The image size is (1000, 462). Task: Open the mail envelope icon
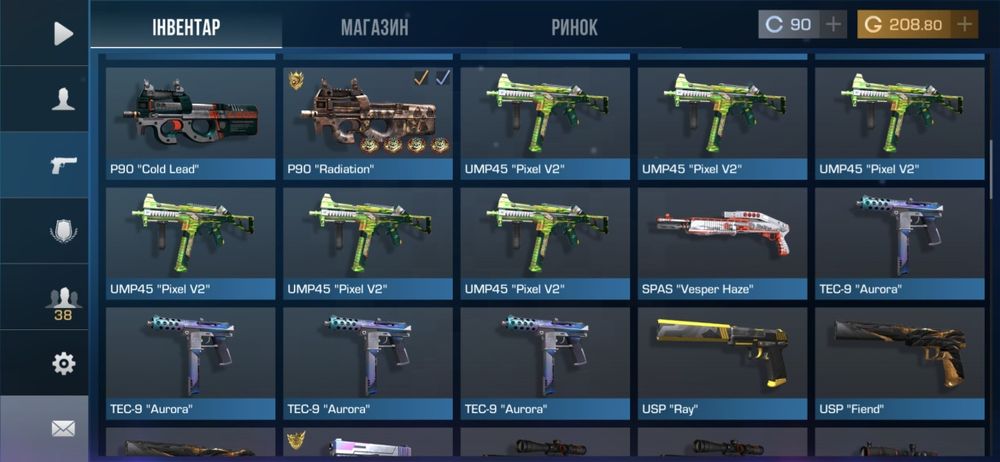pyautogui.click(x=63, y=429)
